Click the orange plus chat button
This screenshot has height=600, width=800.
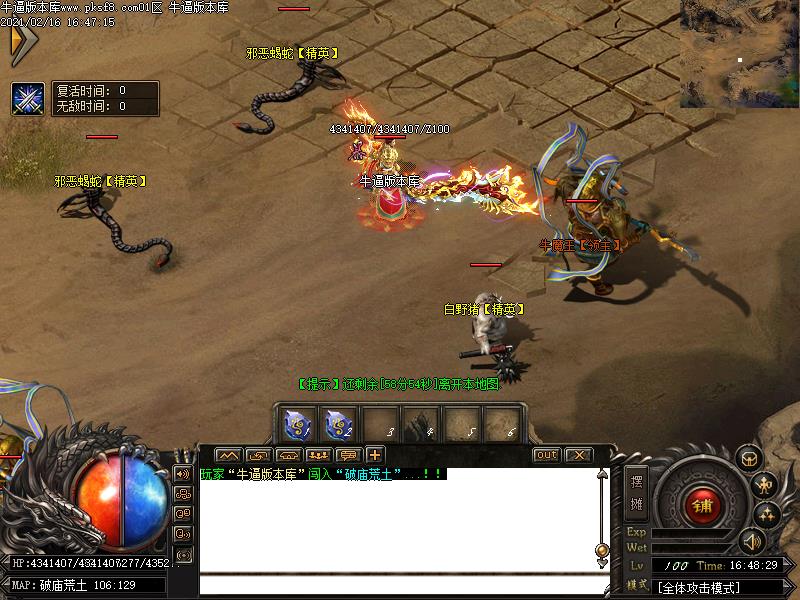(x=375, y=455)
